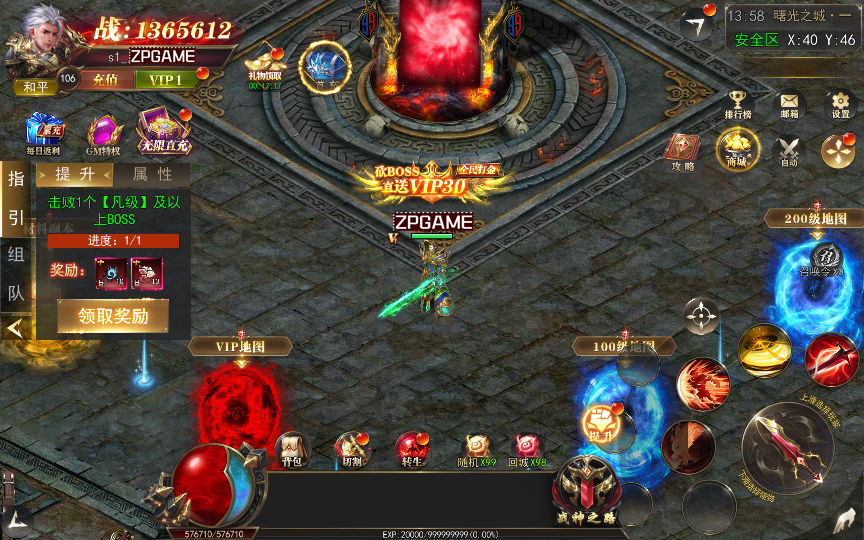Screen dimensions: 864x540
Task: Open the VIP1 privileges button
Action: 165,79
